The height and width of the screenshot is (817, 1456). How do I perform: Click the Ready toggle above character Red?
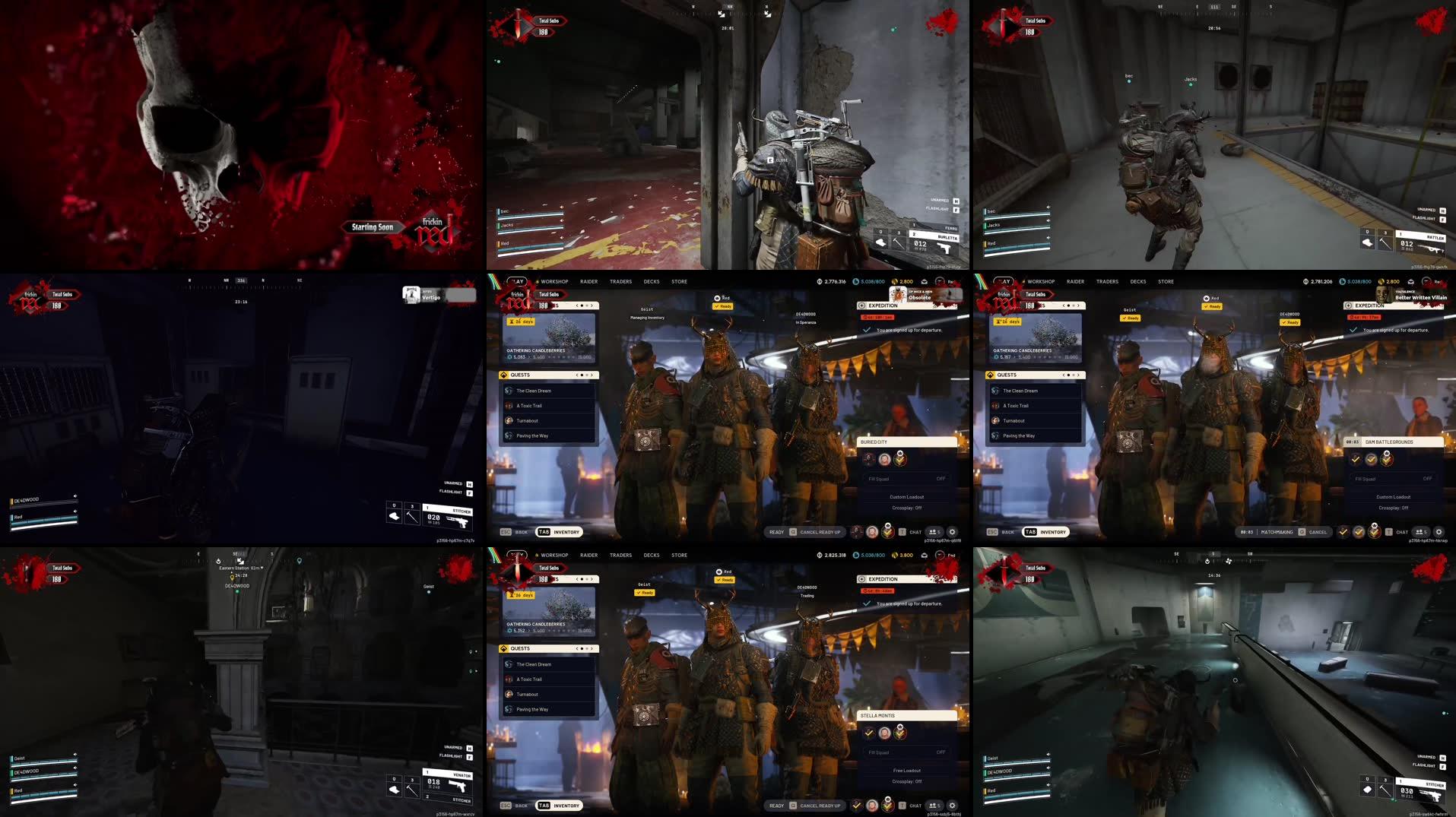(722, 306)
